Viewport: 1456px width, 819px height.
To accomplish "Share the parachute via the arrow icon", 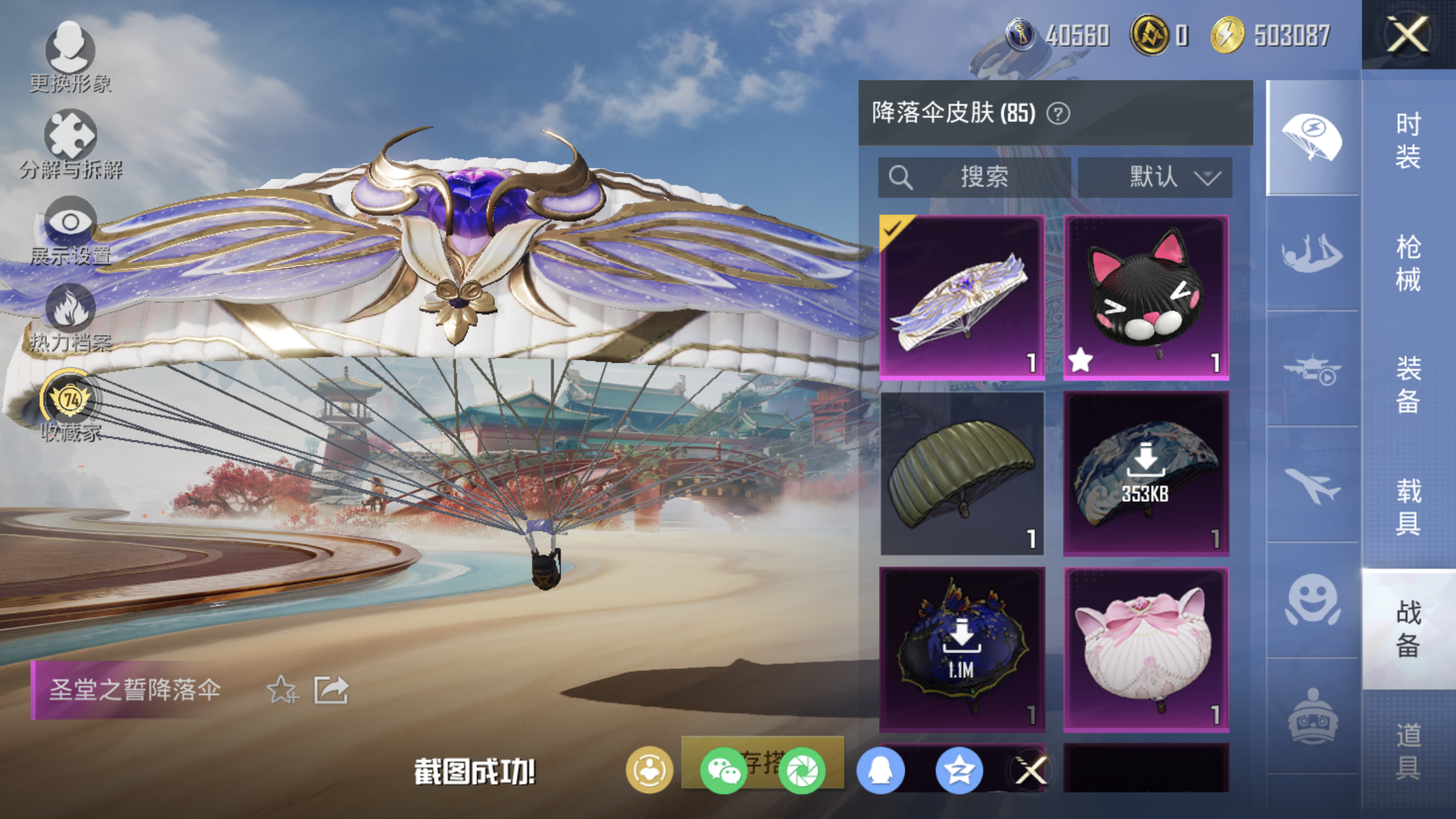I will pos(331,690).
